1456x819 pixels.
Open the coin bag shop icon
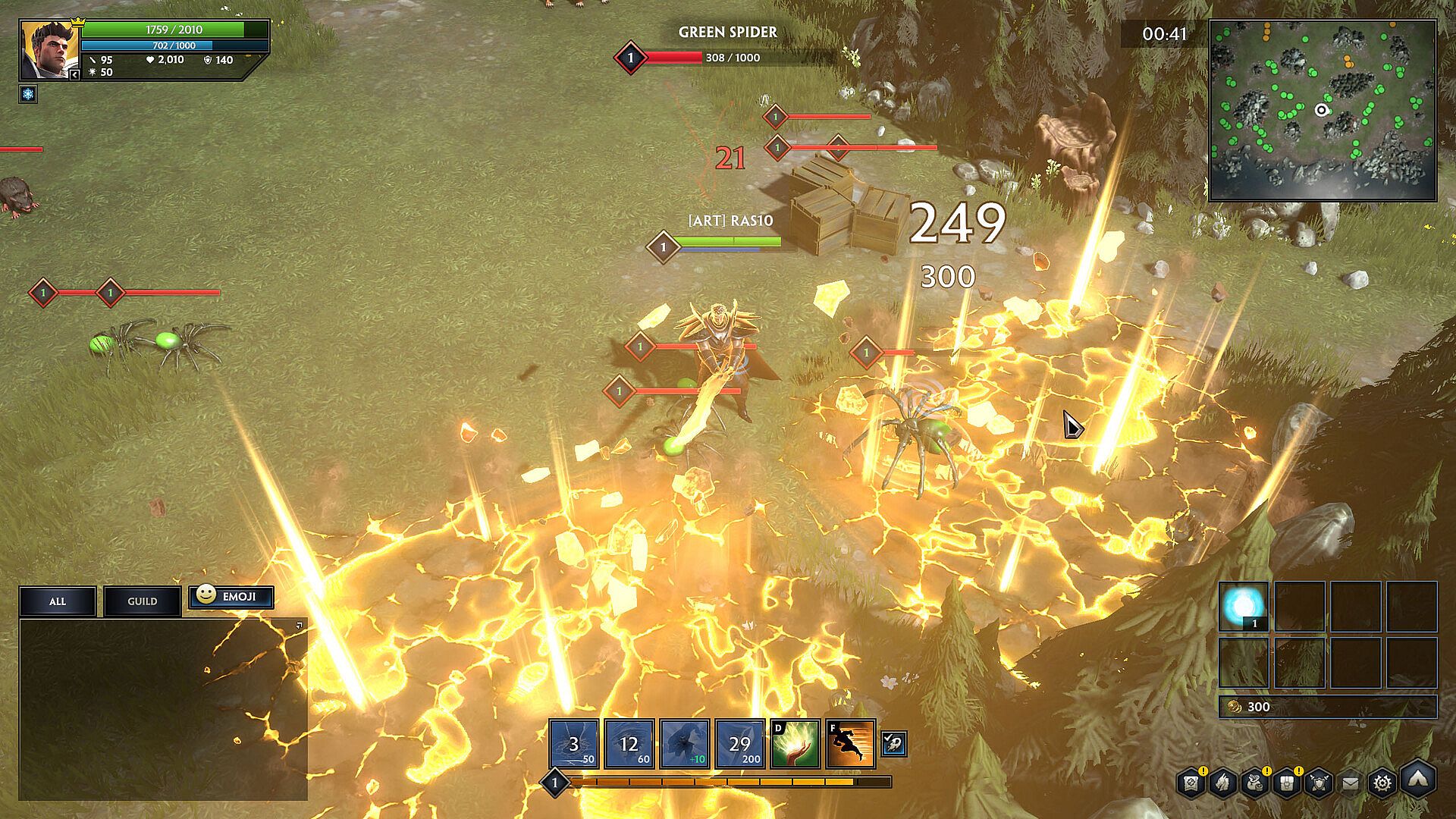pyautogui.click(x=1254, y=783)
